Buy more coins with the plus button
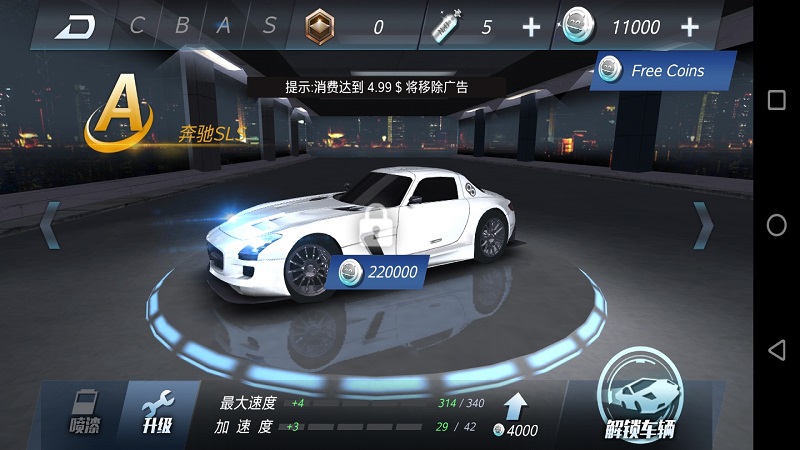800x450 pixels. coord(689,27)
